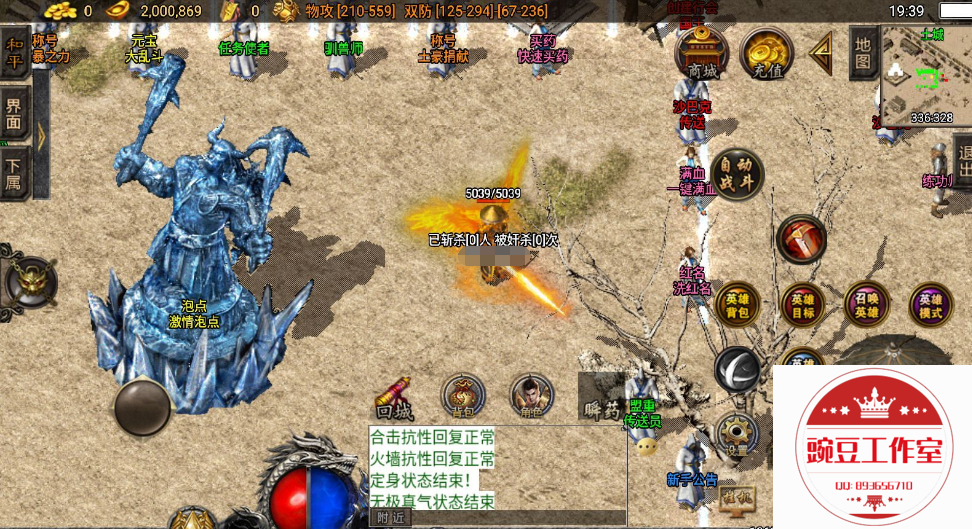This screenshot has height=529, width=972.
Task: Switch the 和平 attack mode
Action: click(14, 54)
